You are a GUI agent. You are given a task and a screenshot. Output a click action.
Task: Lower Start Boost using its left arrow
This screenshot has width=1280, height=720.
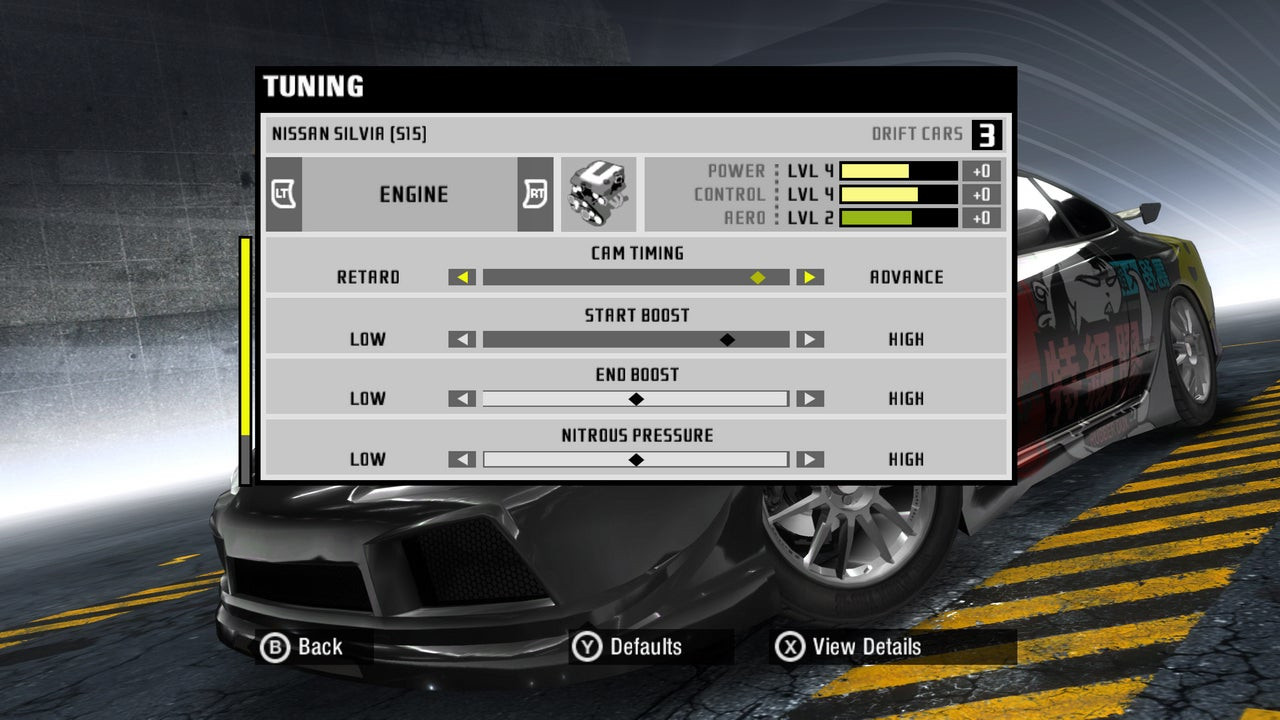(x=462, y=339)
